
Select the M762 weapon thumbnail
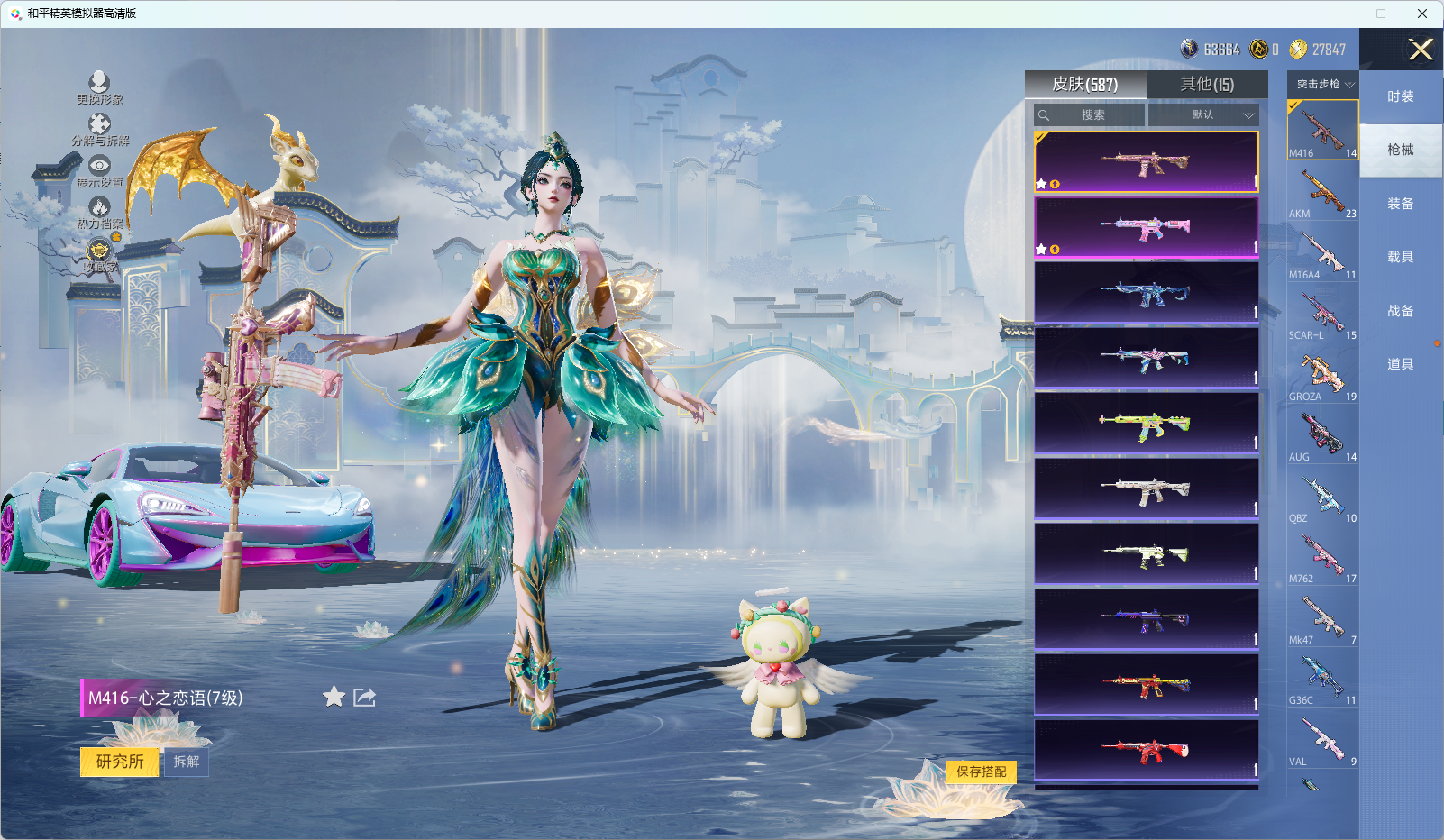click(1322, 558)
